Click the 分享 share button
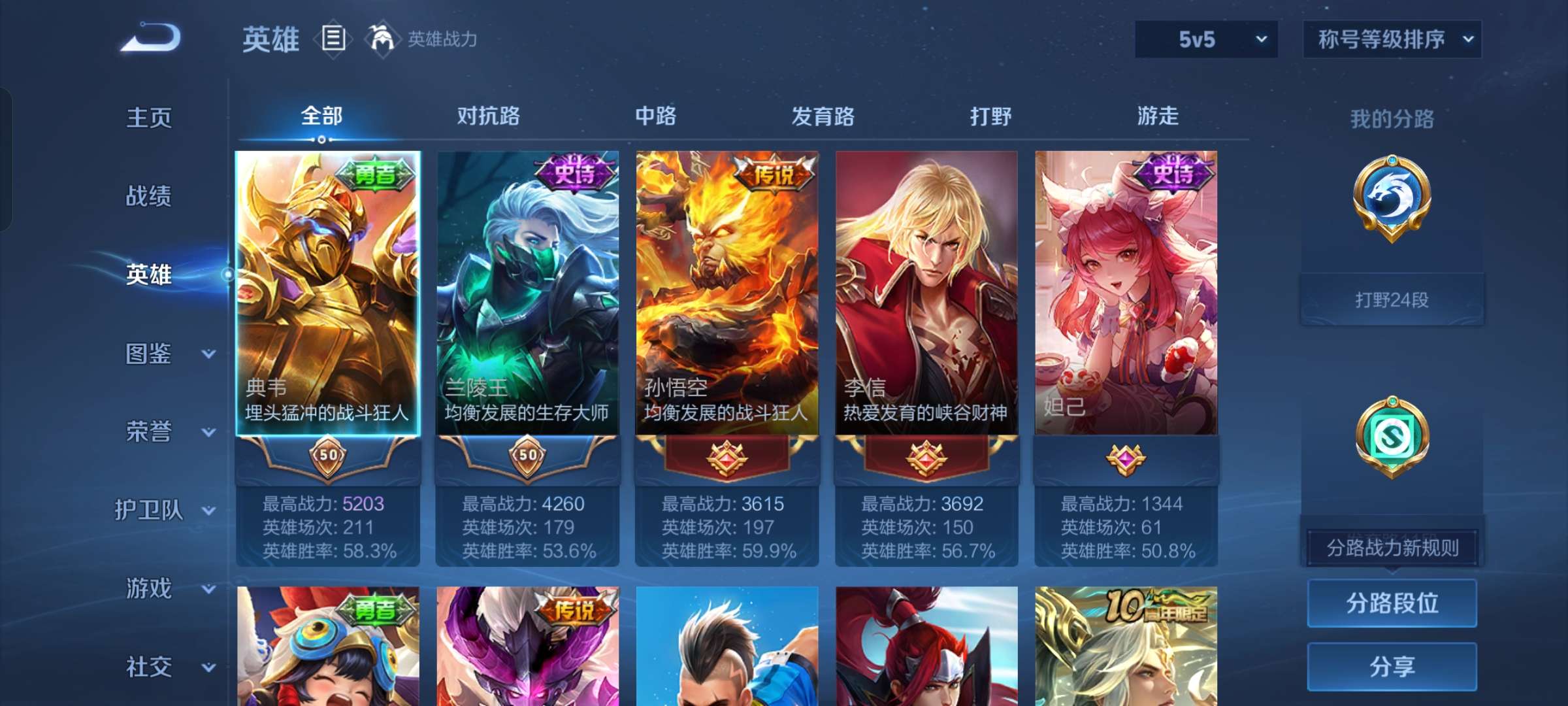The image size is (1568, 706). pyautogui.click(x=1392, y=665)
